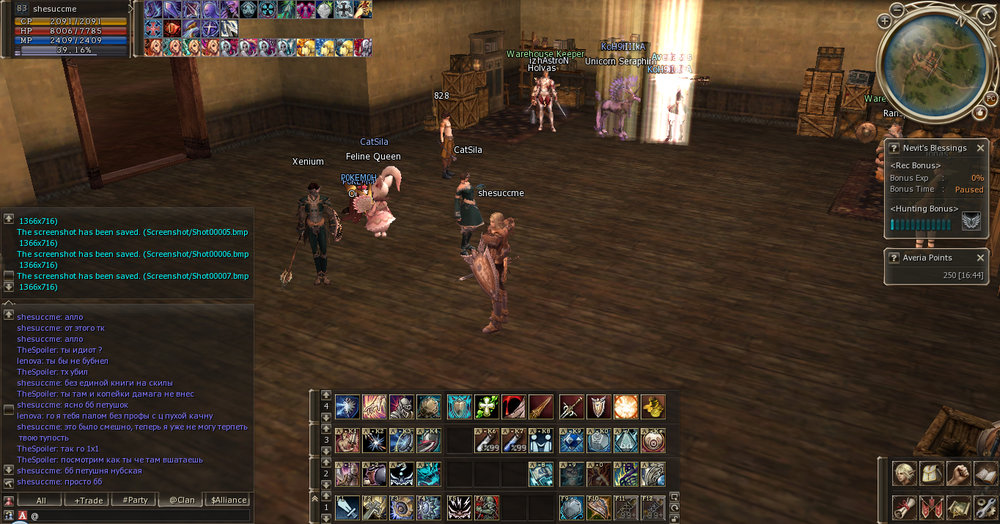Close the Nevit's Blessings panel
Image resolution: width=1000 pixels, height=524 pixels.
[980, 148]
